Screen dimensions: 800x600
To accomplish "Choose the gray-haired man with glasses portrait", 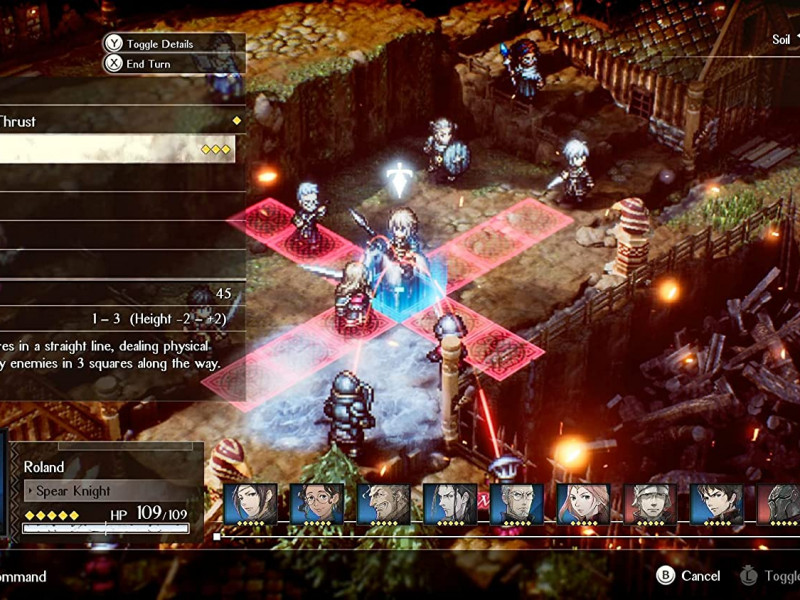I will [517, 505].
